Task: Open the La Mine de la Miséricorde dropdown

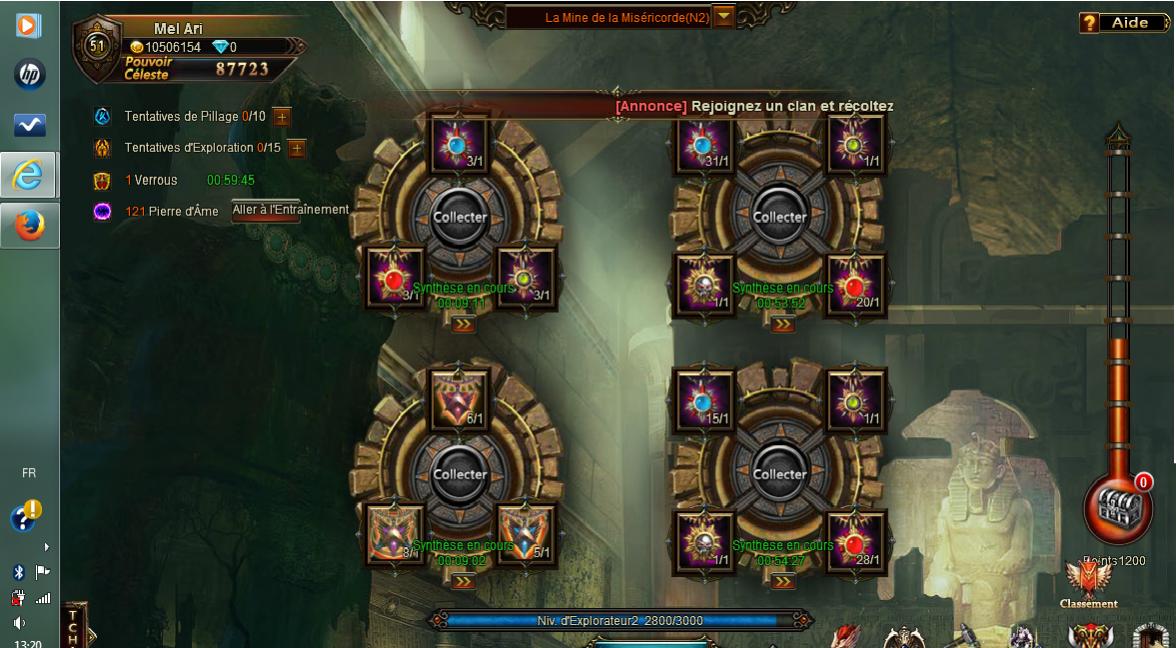Action: (x=724, y=17)
